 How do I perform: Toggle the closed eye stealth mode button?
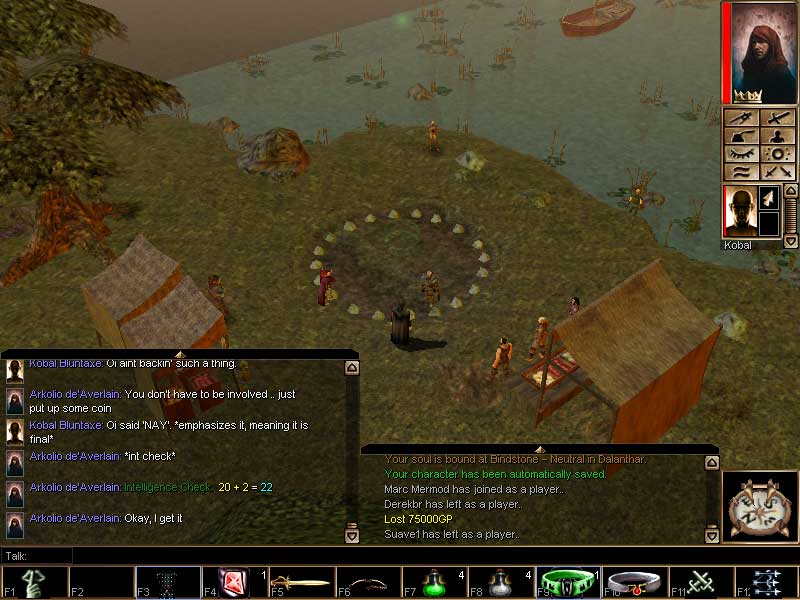[x=741, y=154]
